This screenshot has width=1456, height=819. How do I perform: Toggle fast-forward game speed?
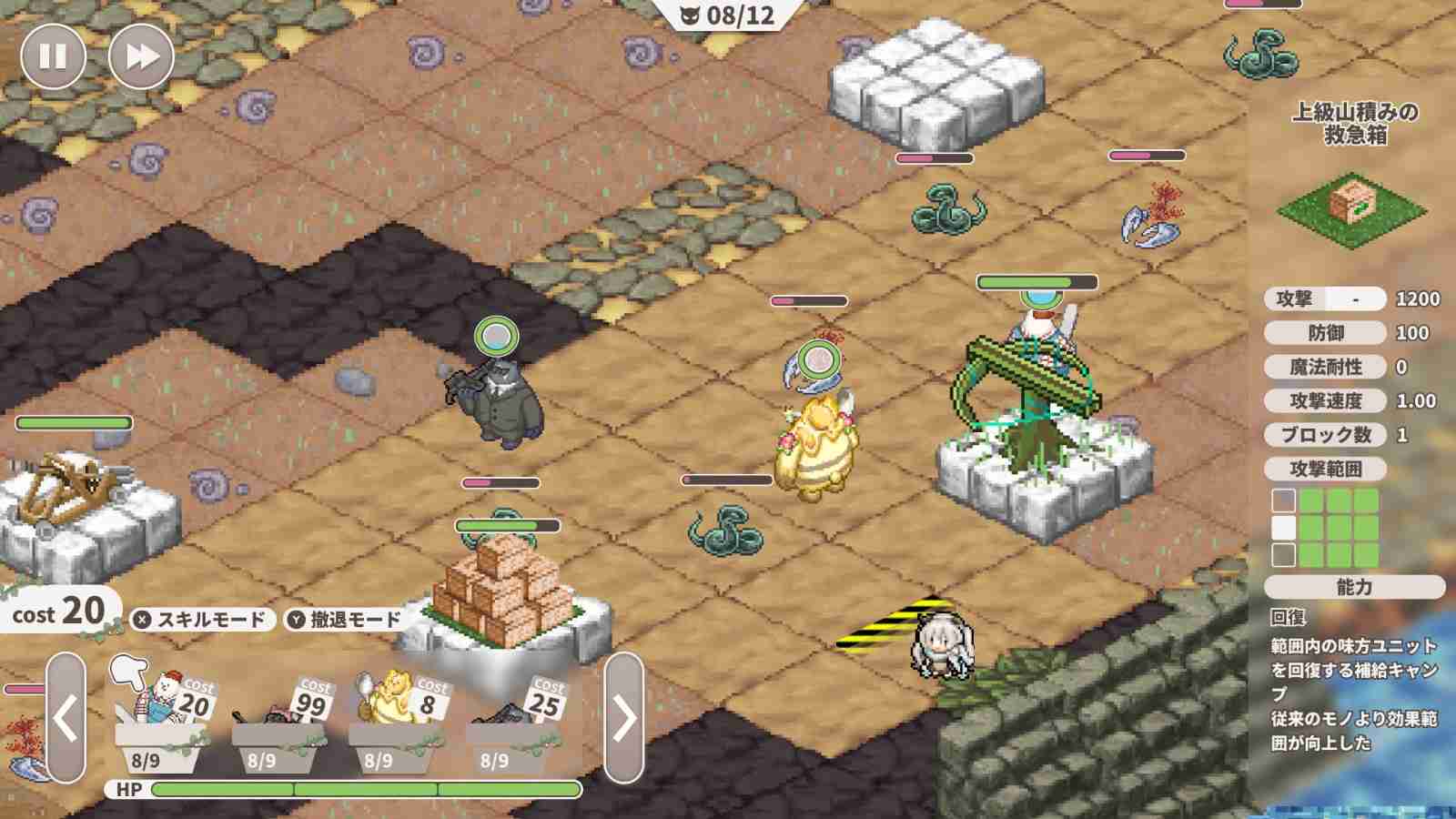click(x=139, y=55)
